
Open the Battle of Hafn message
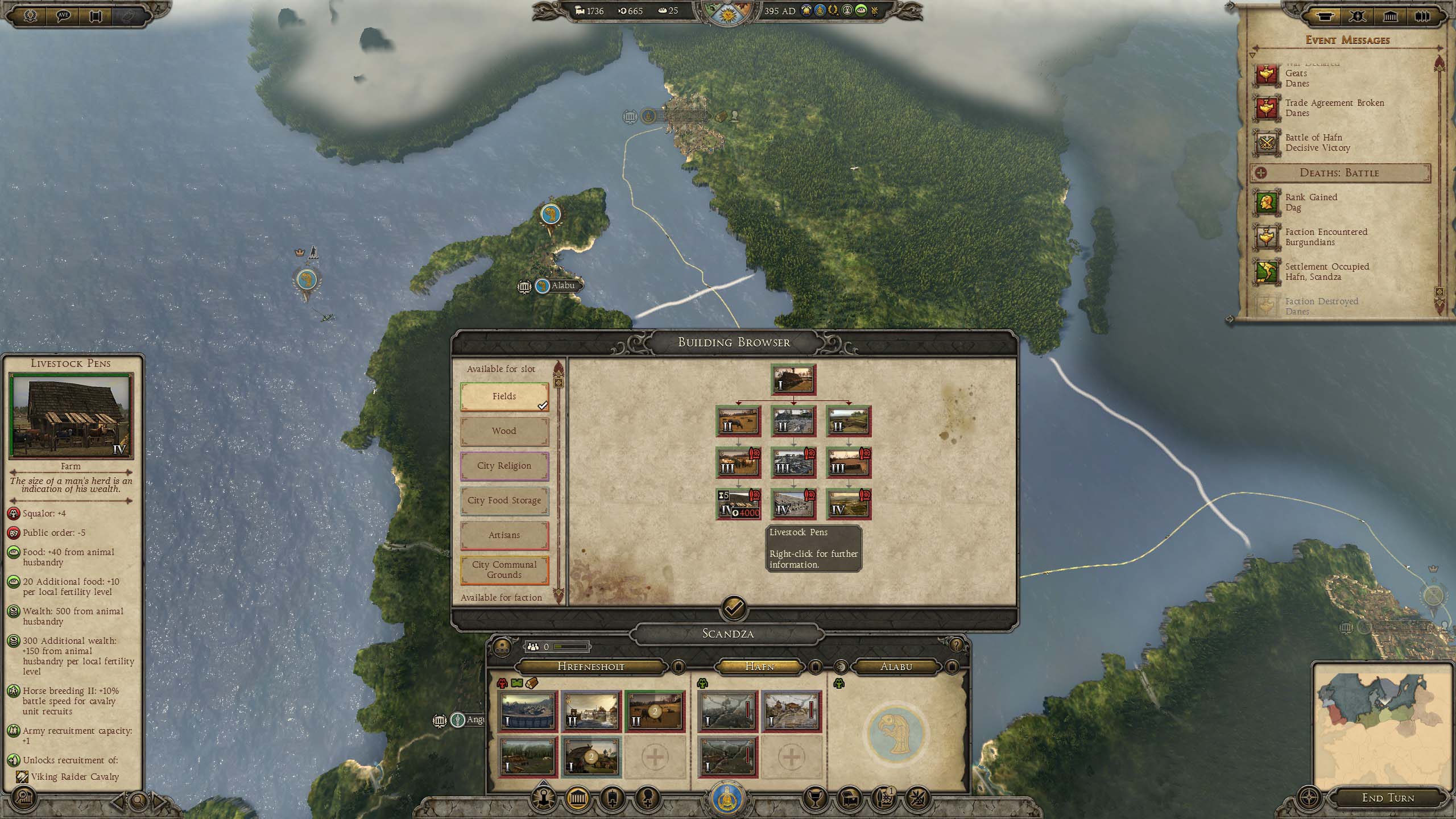[x=1317, y=143]
